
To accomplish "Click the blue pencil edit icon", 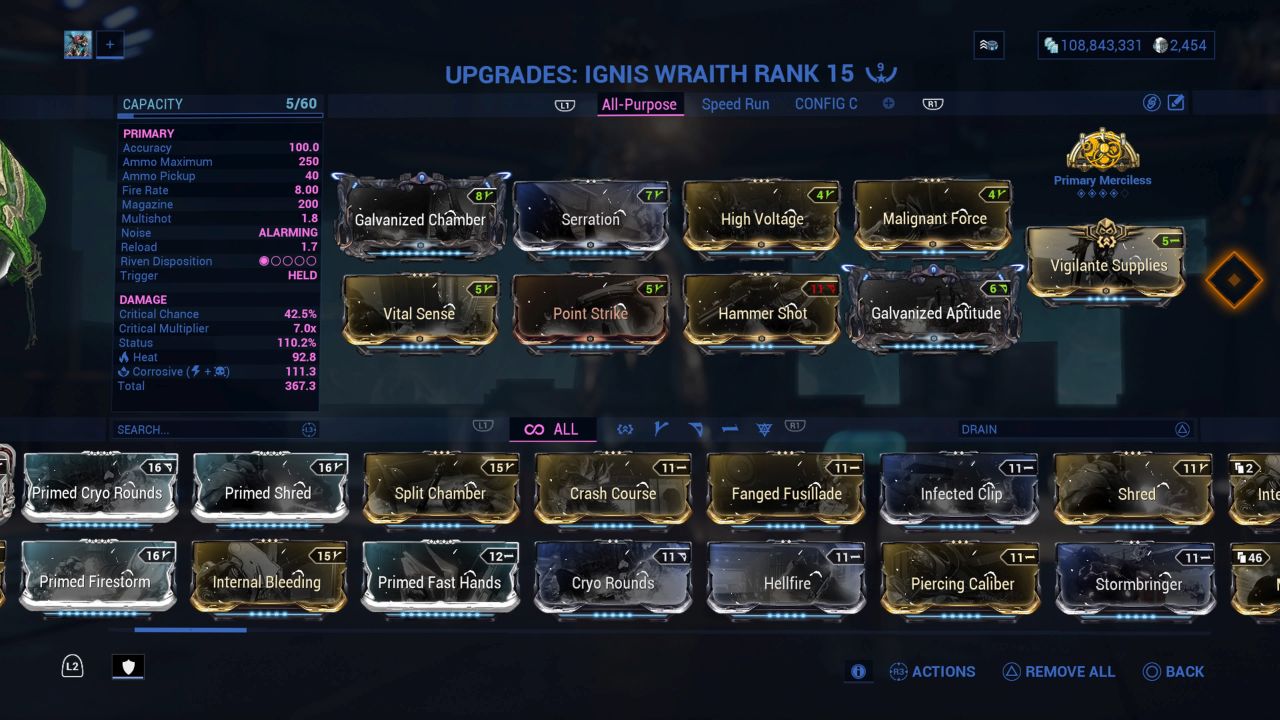I will pyautogui.click(x=1175, y=101).
